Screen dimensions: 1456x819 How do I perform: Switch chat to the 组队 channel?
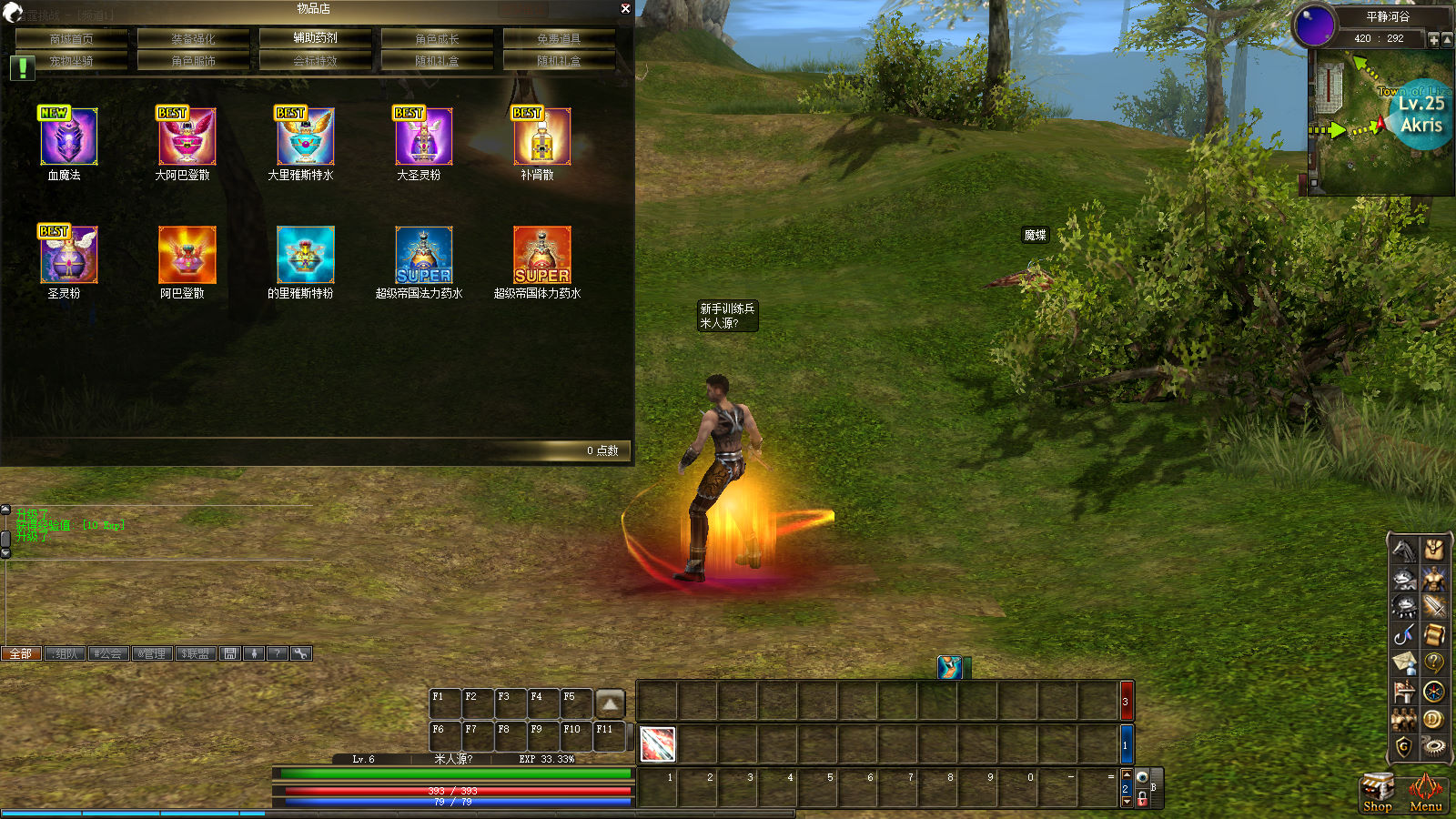pyautogui.click(x=65, y=653)
